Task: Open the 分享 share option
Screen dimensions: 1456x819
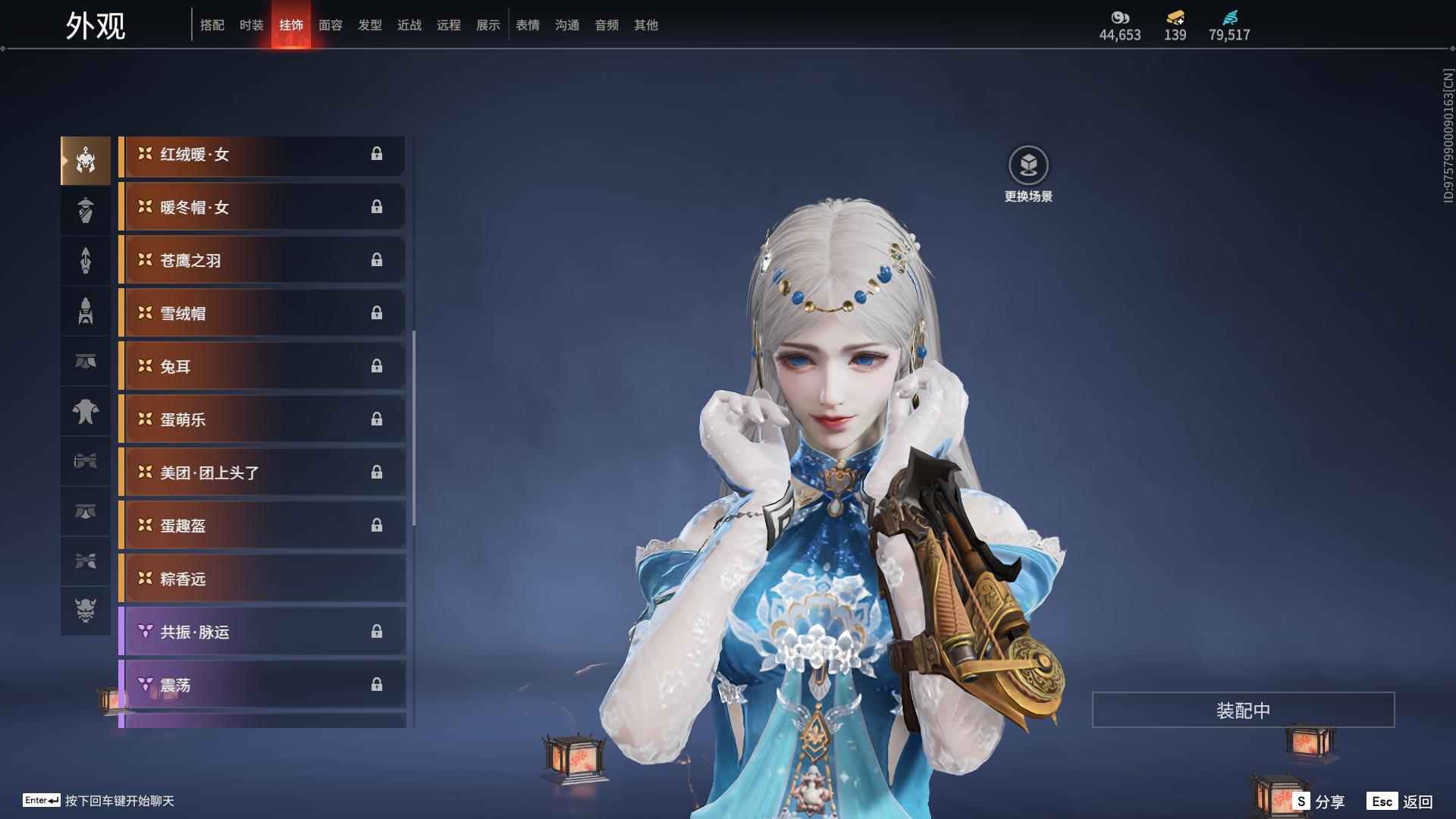Action: pos(1319,802)
